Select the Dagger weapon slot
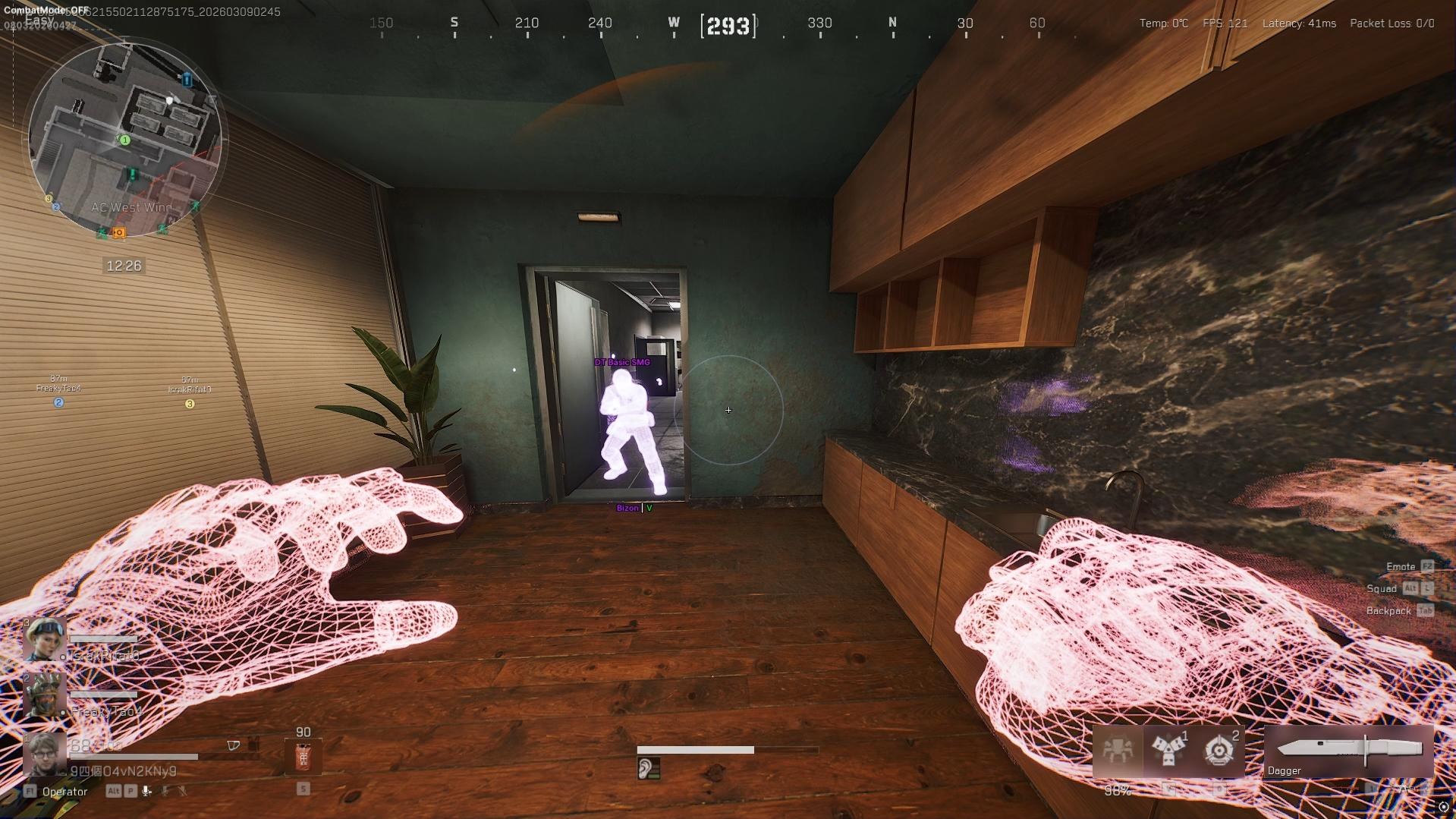Viewport: 1456px width, 819px height. [1349, 751]
